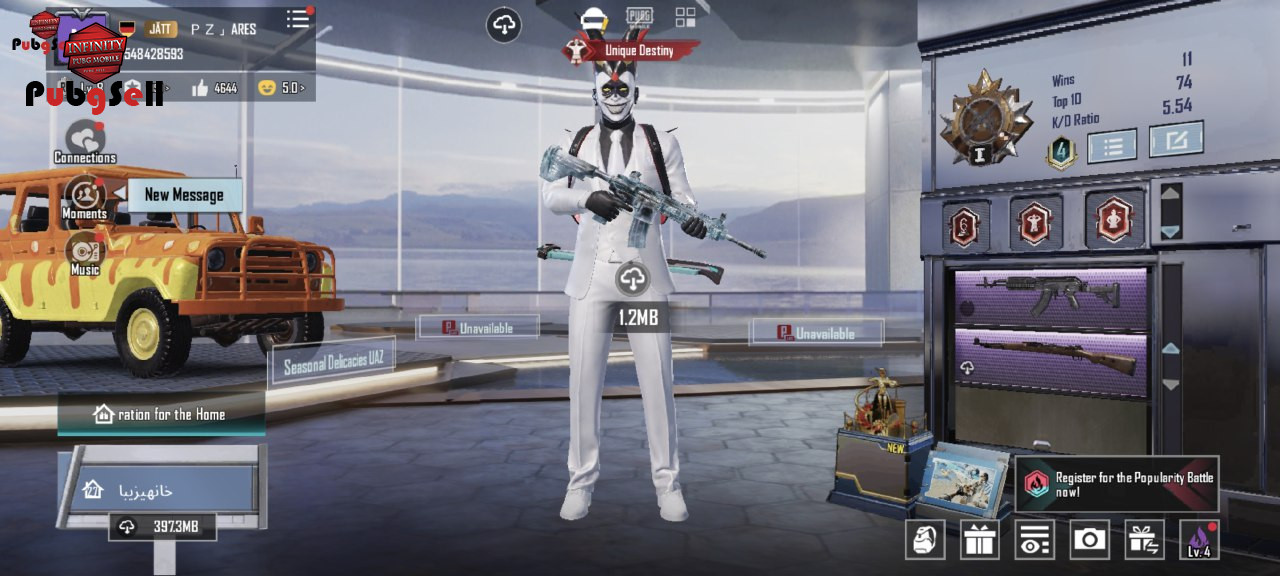The image size is (1280, 576).
Task: Click the Popularity Battle registration banner
Action: tap(1117, 485)
